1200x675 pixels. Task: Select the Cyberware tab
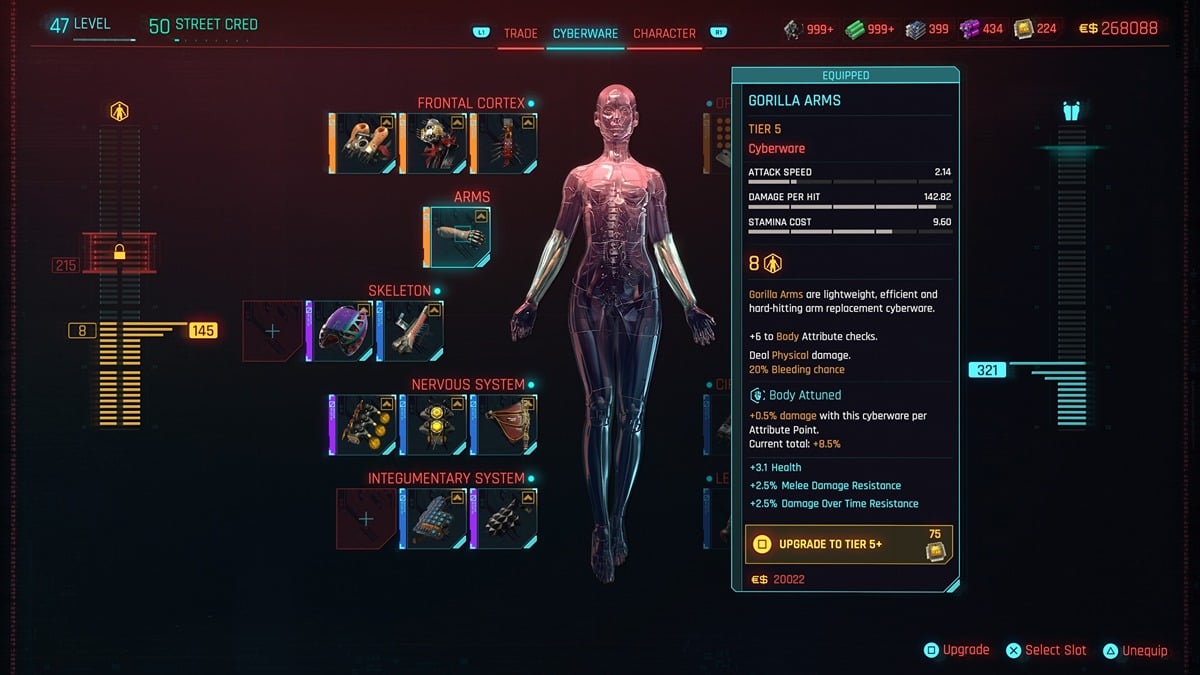point(585,33)
